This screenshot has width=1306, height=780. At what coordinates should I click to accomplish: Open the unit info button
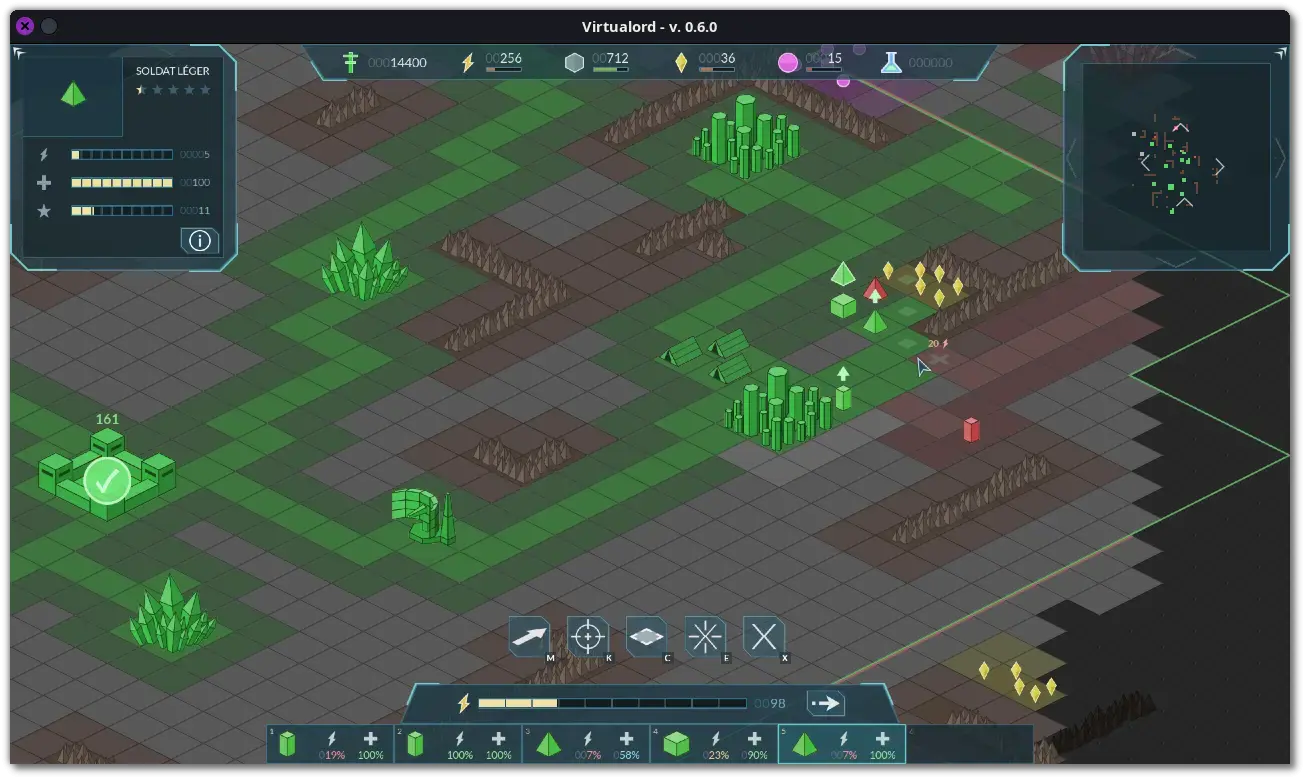pyautogui.click(x=200, y=240)
